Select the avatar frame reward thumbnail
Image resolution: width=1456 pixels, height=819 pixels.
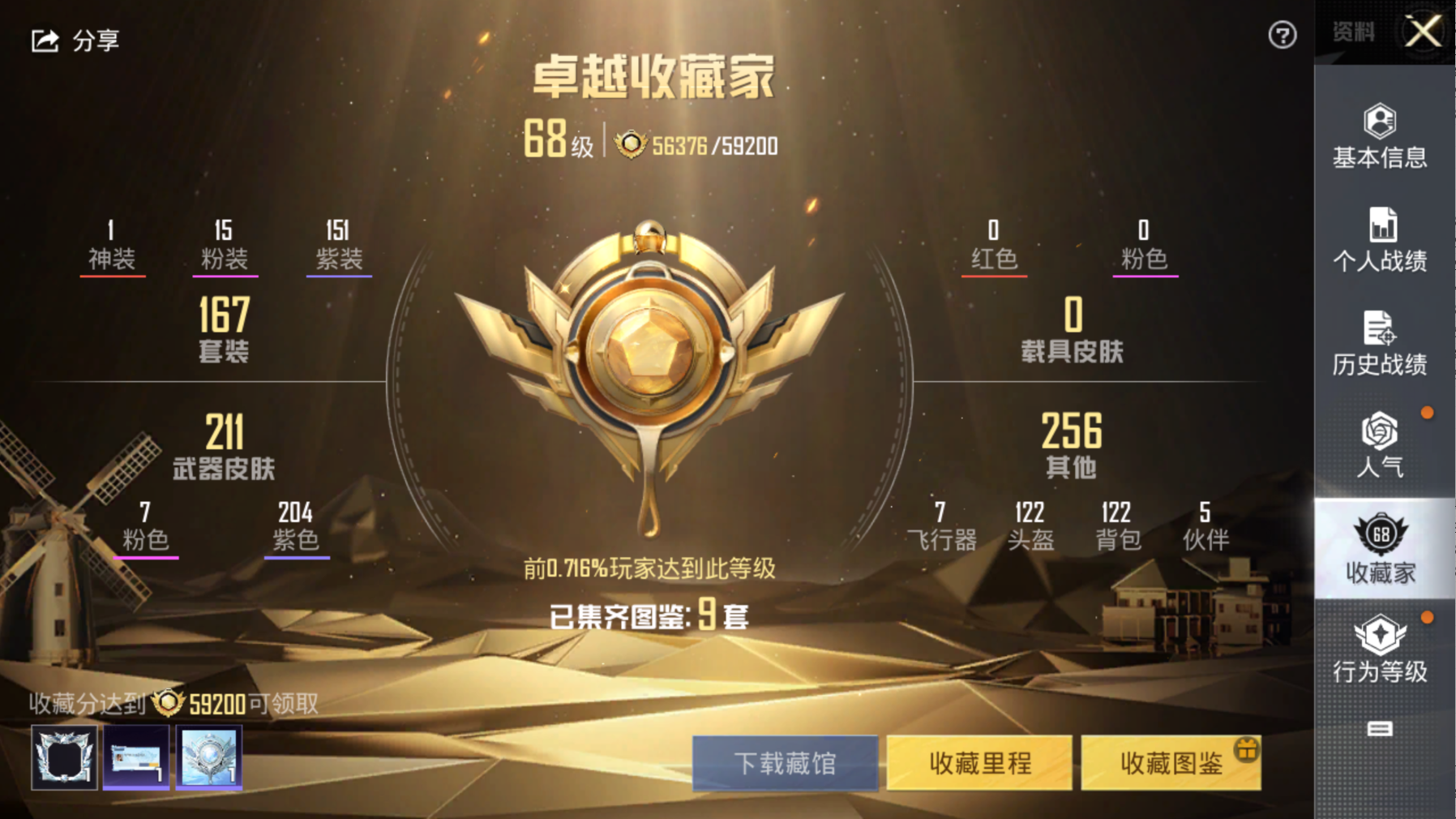click(64, 757)
